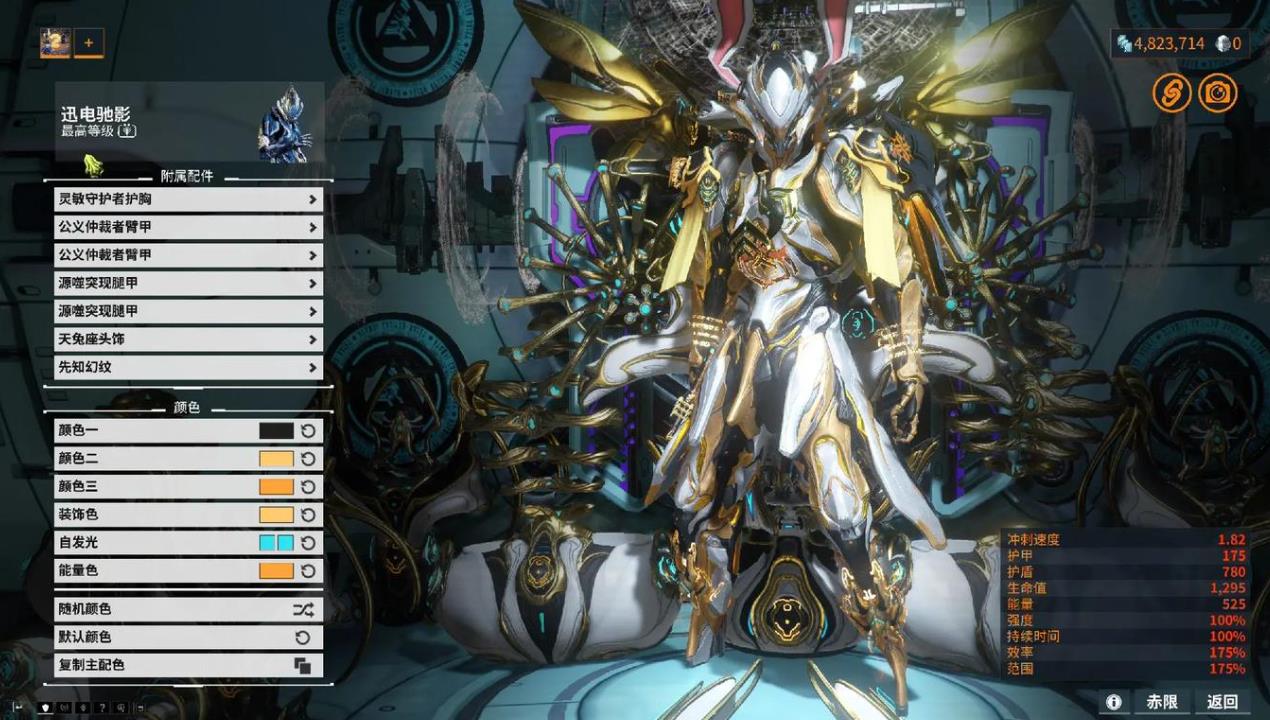Reset 颜色一 with its circular arrow

308,431
